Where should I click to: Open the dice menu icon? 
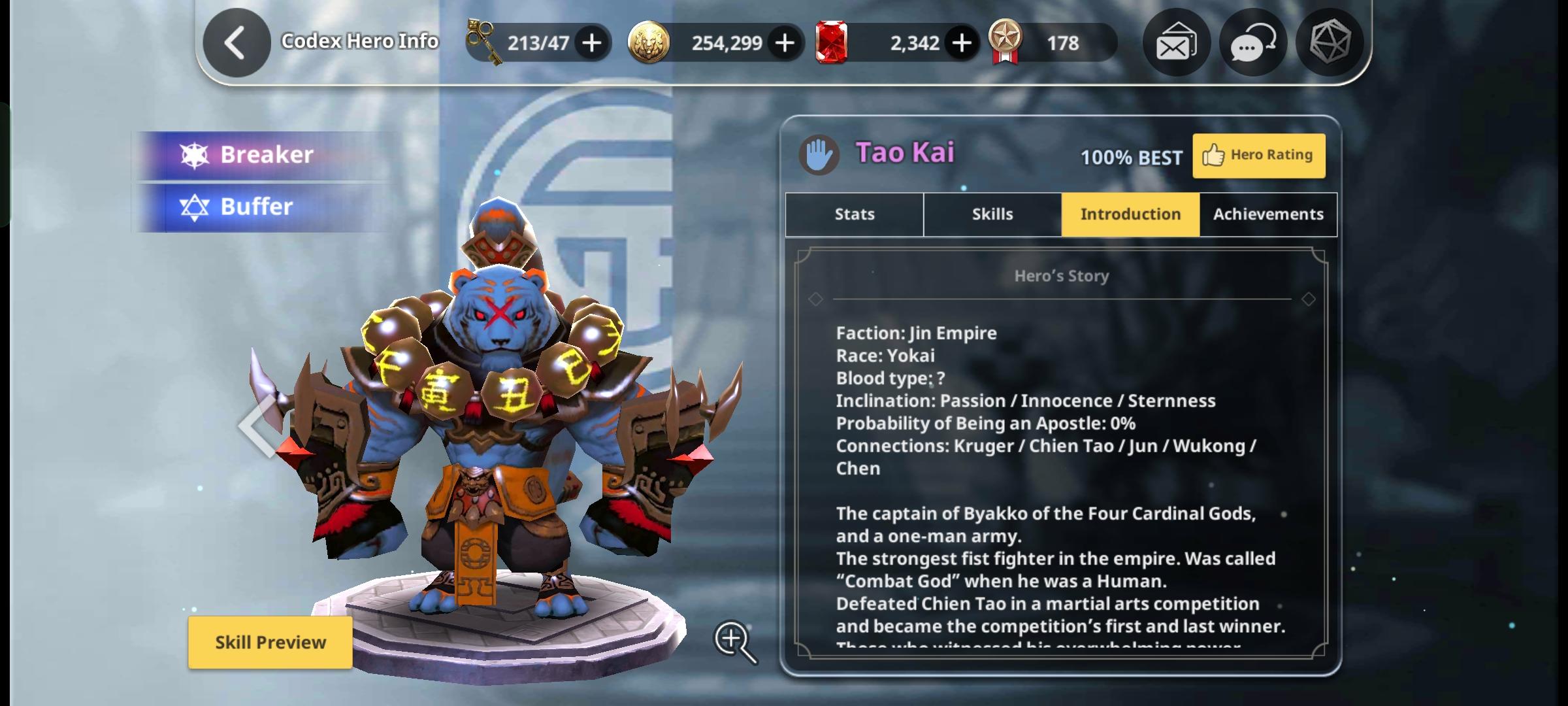click(1330, 42)
